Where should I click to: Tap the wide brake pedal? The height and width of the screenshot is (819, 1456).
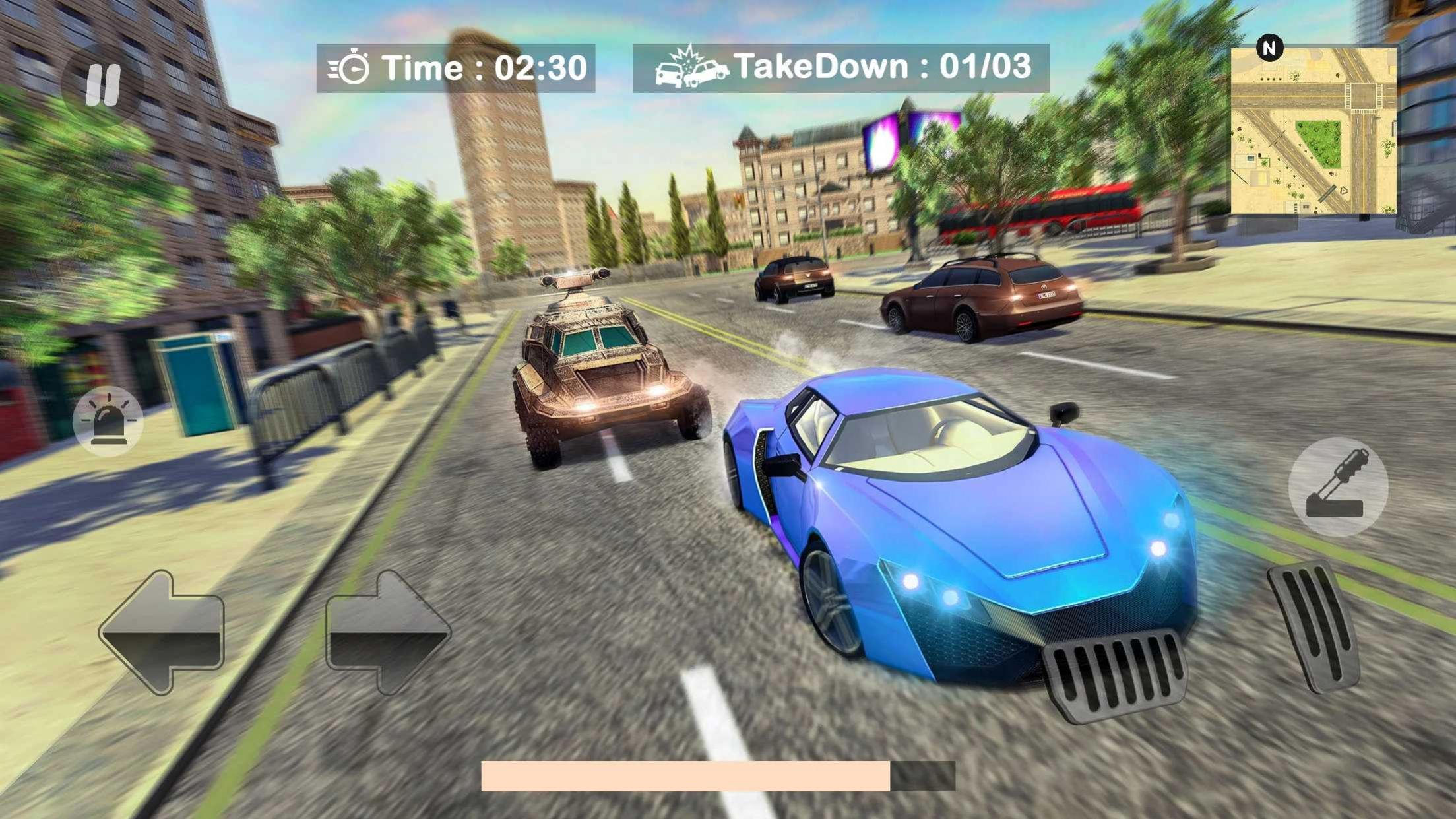[x=1114, y=674]
